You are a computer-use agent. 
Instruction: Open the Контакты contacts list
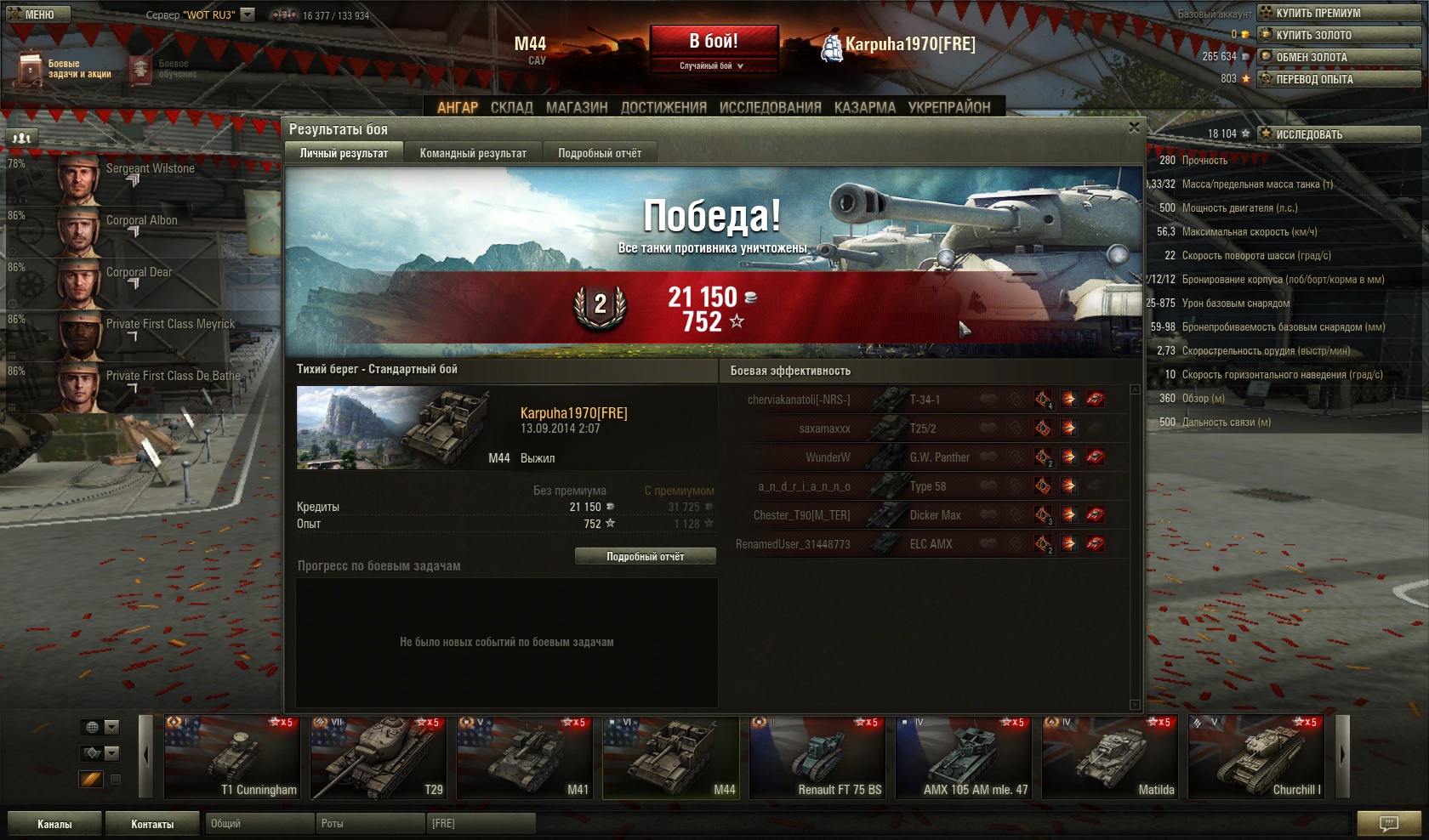click(152, 824)
